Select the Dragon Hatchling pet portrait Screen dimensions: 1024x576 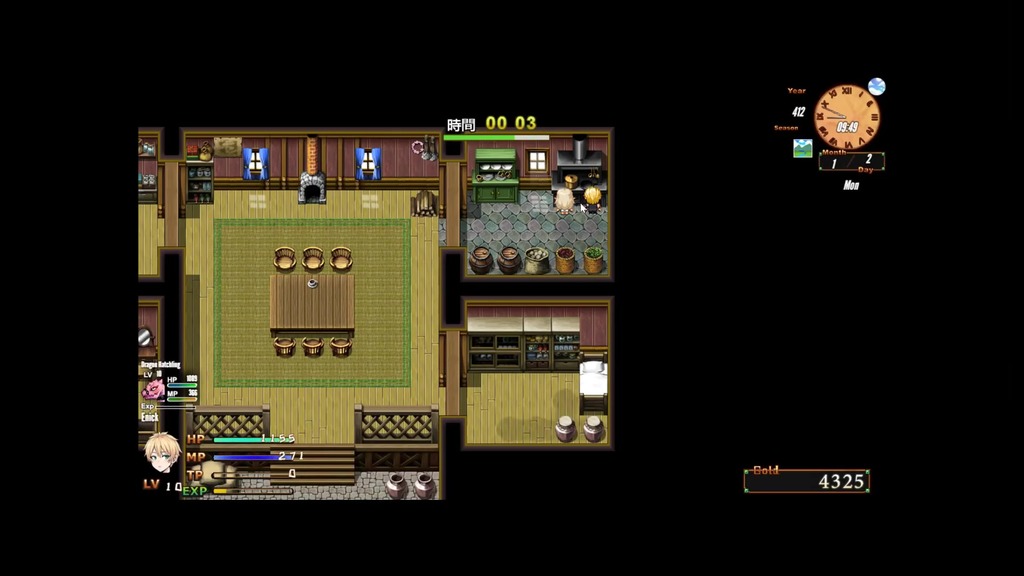click(153, 388)
